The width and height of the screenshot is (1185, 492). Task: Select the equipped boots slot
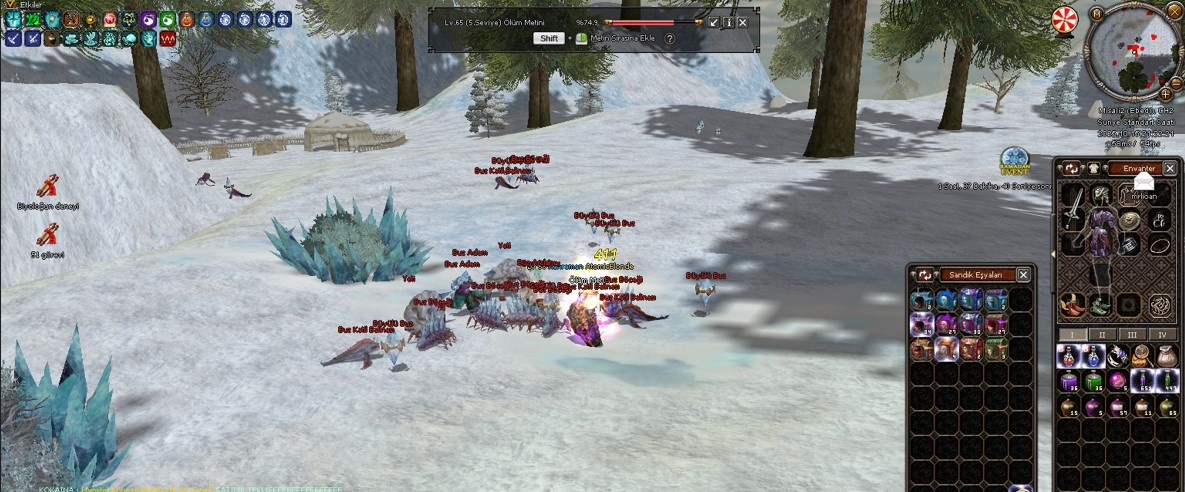(1100, 304)
